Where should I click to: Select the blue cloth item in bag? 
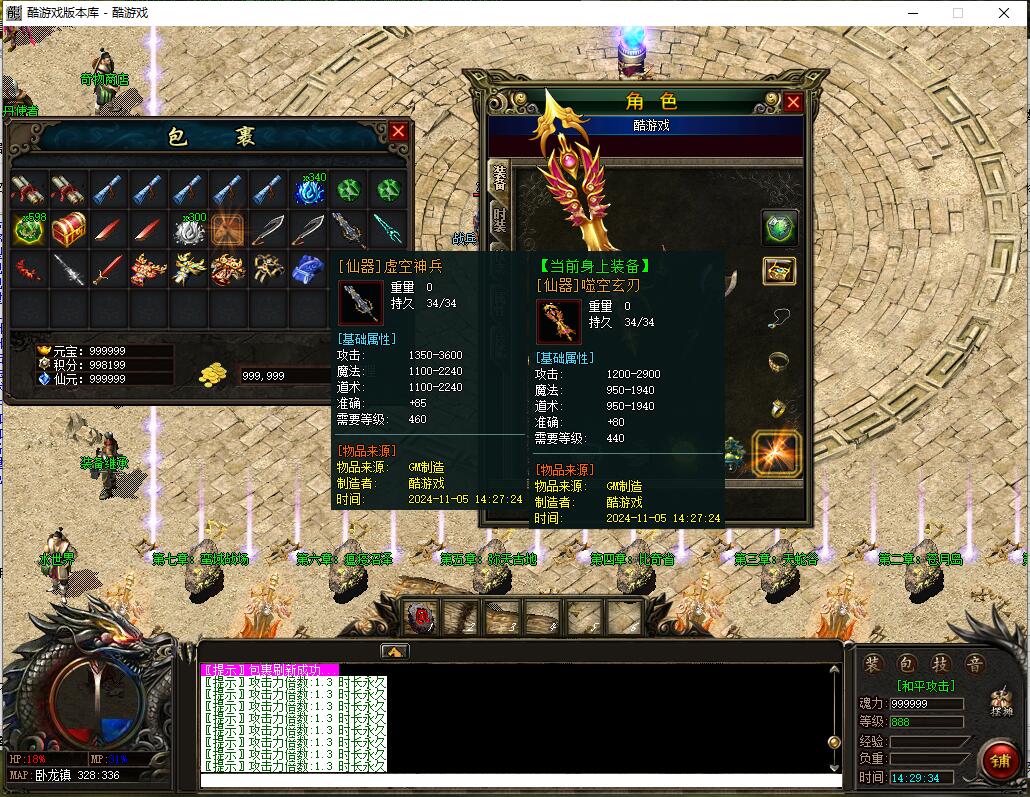click(308, 269)
